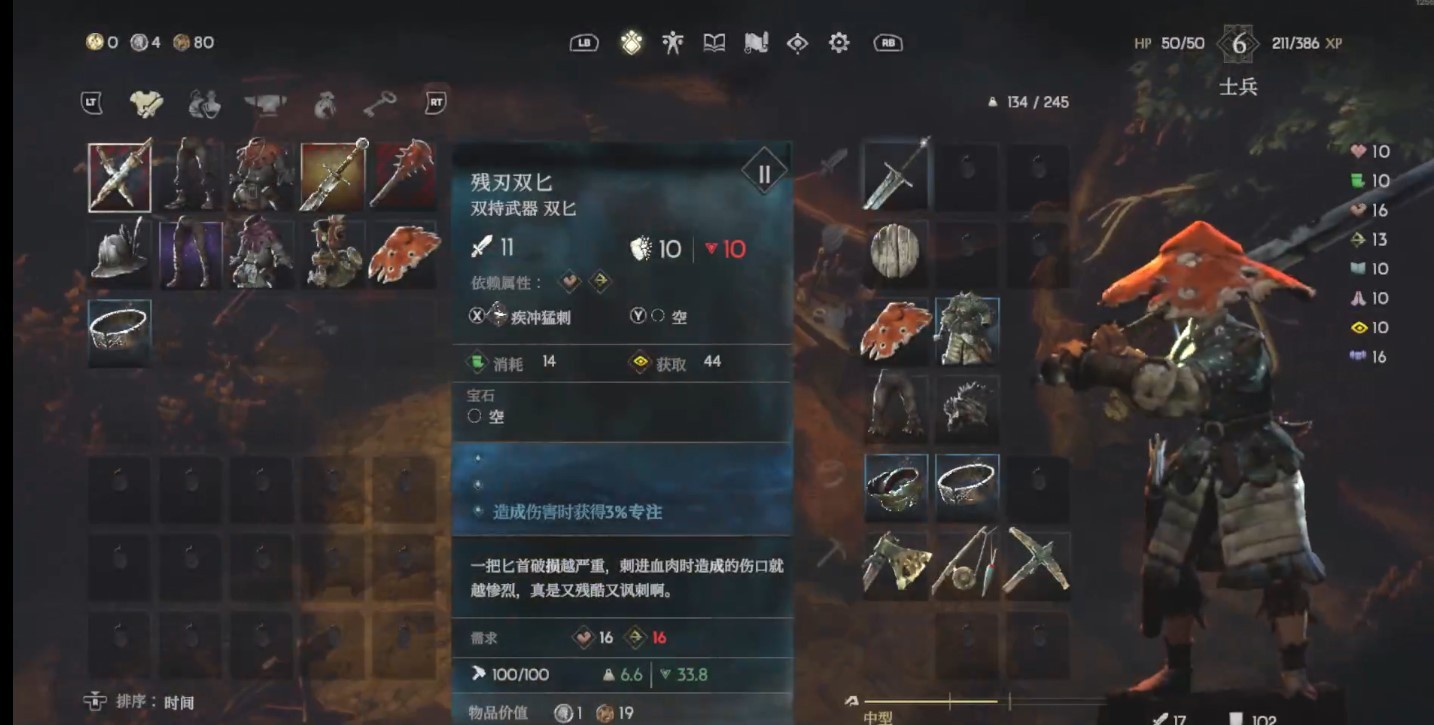Click the equipped mushroom cap helmet
Viewport: 1434px width, 725px height.
(896, 330)
